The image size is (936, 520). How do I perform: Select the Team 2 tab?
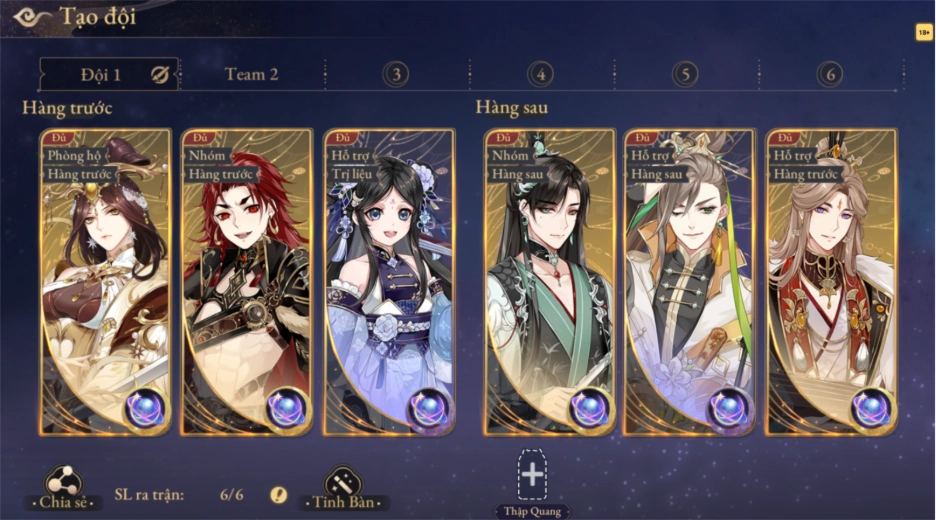251,74
